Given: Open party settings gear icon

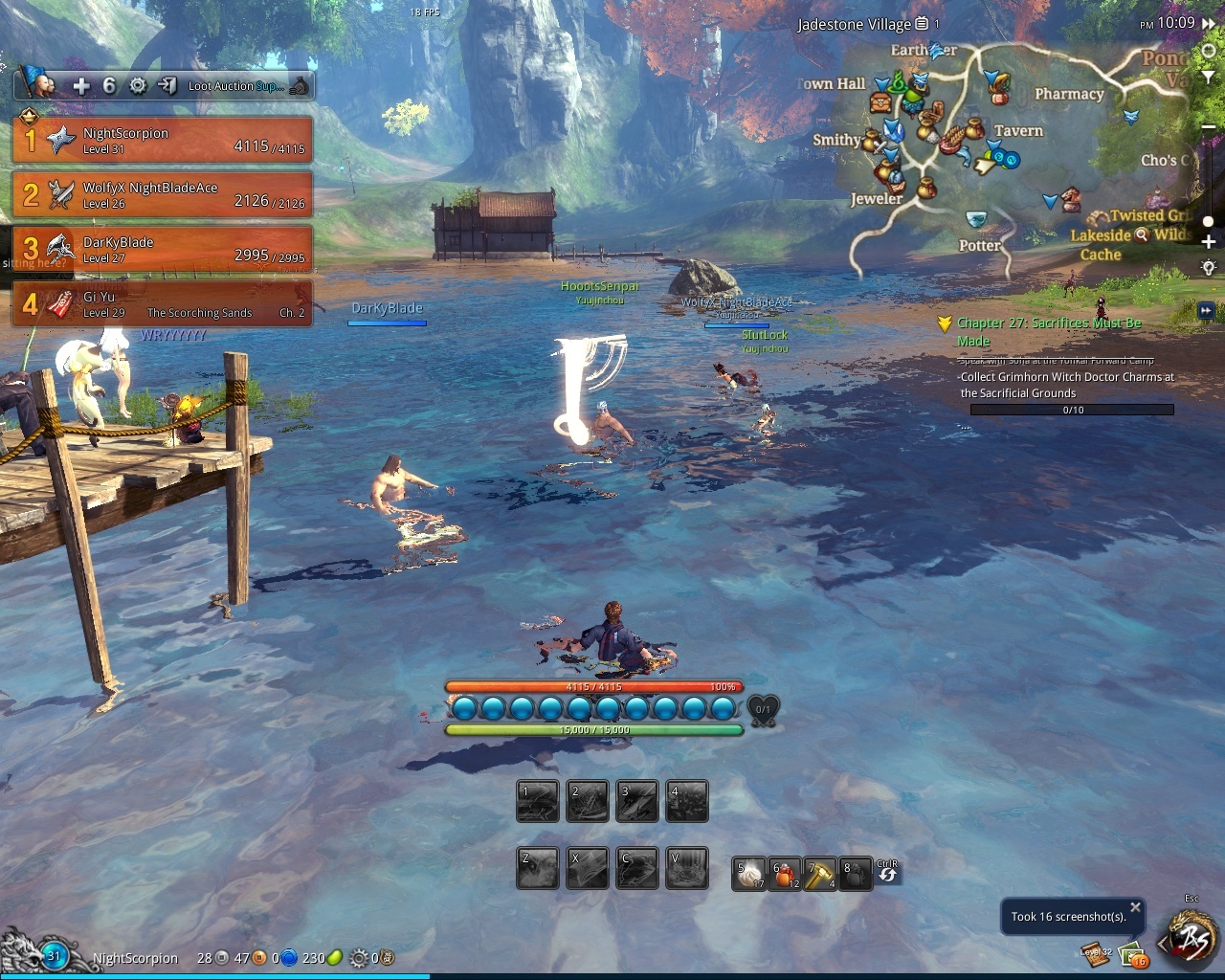Looking at the screenshot, I should click(x=138, y=86).
